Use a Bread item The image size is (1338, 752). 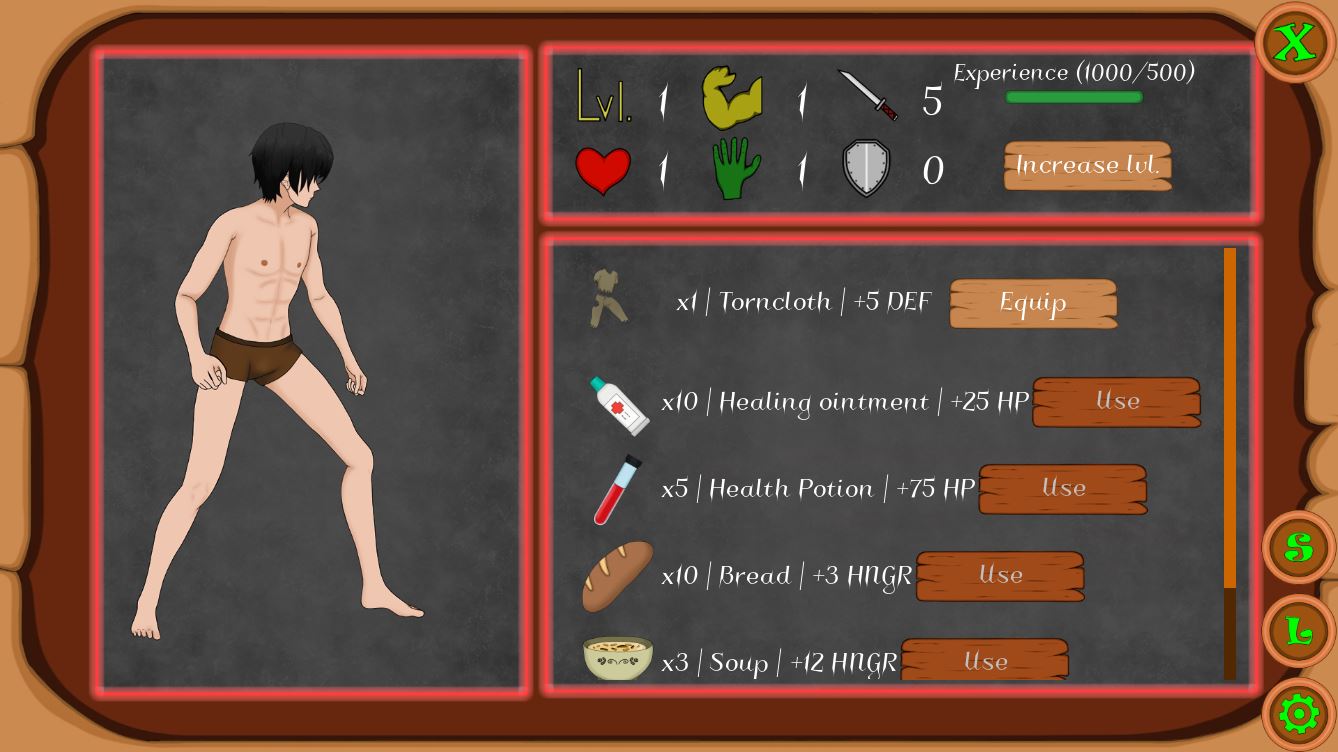coord(999,576)
